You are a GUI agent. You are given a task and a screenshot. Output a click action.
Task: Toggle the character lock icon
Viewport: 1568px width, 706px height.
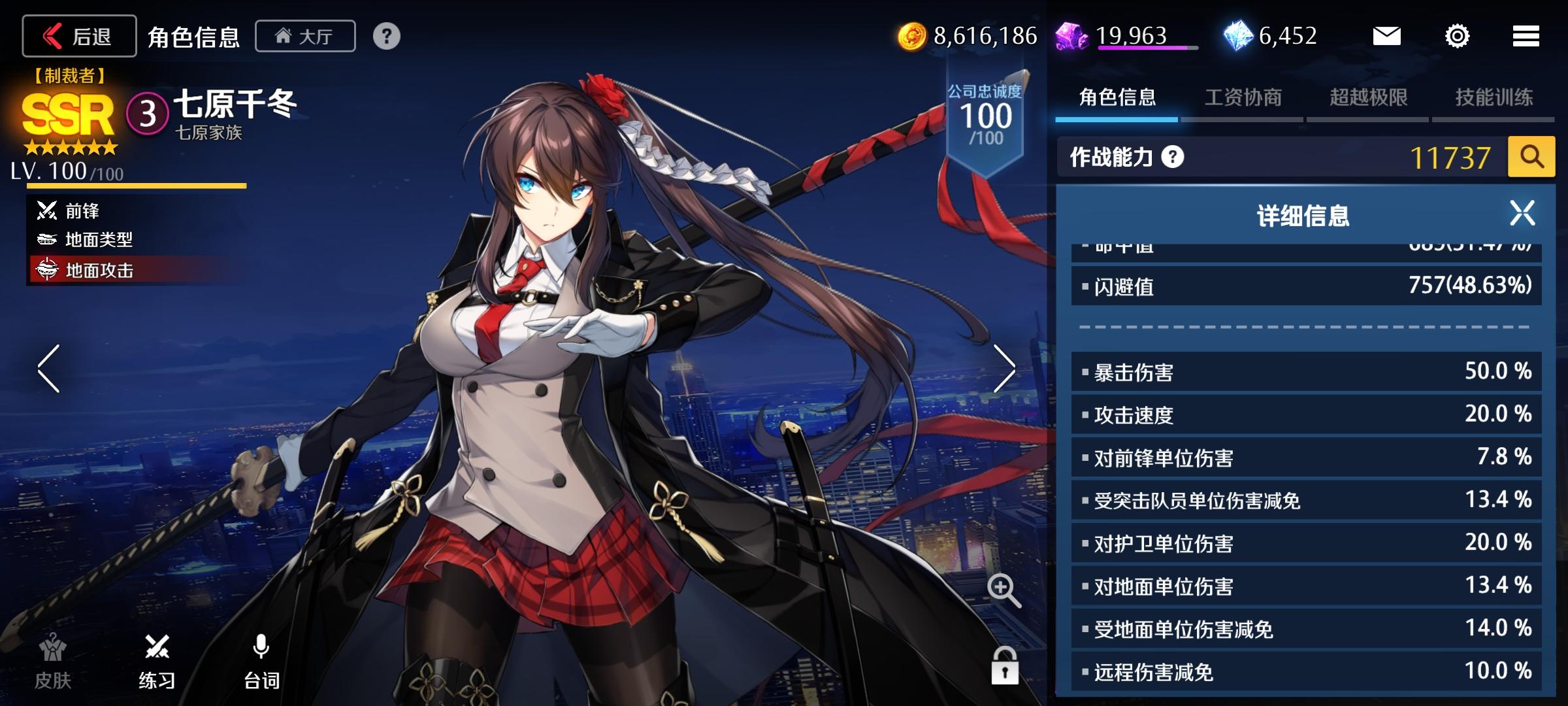click(x=1005, y=667)
